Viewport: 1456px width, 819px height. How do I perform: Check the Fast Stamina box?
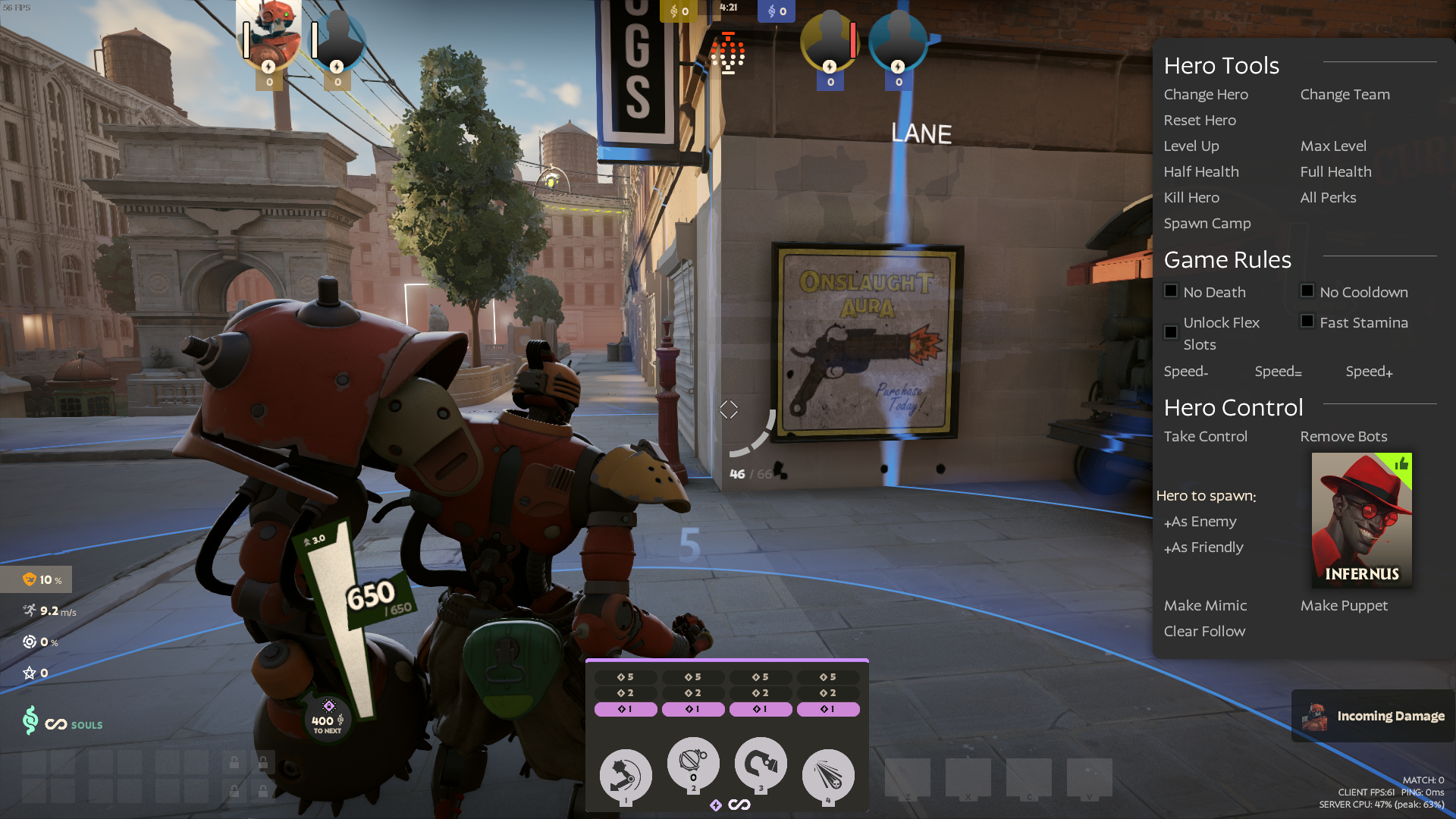pyautogui.click(x=1307, y=322)
